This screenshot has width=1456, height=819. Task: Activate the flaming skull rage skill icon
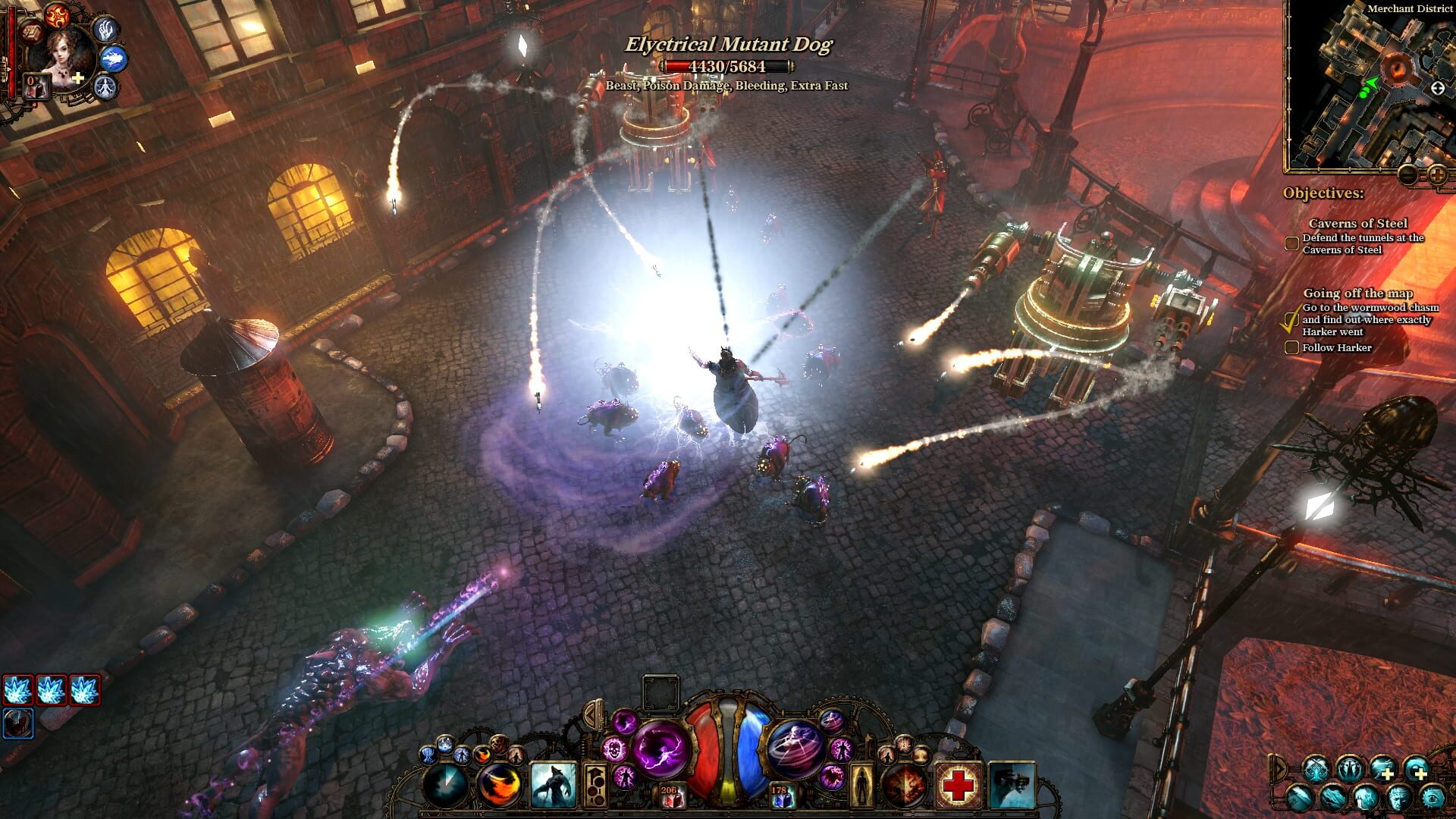click(613, 748)
